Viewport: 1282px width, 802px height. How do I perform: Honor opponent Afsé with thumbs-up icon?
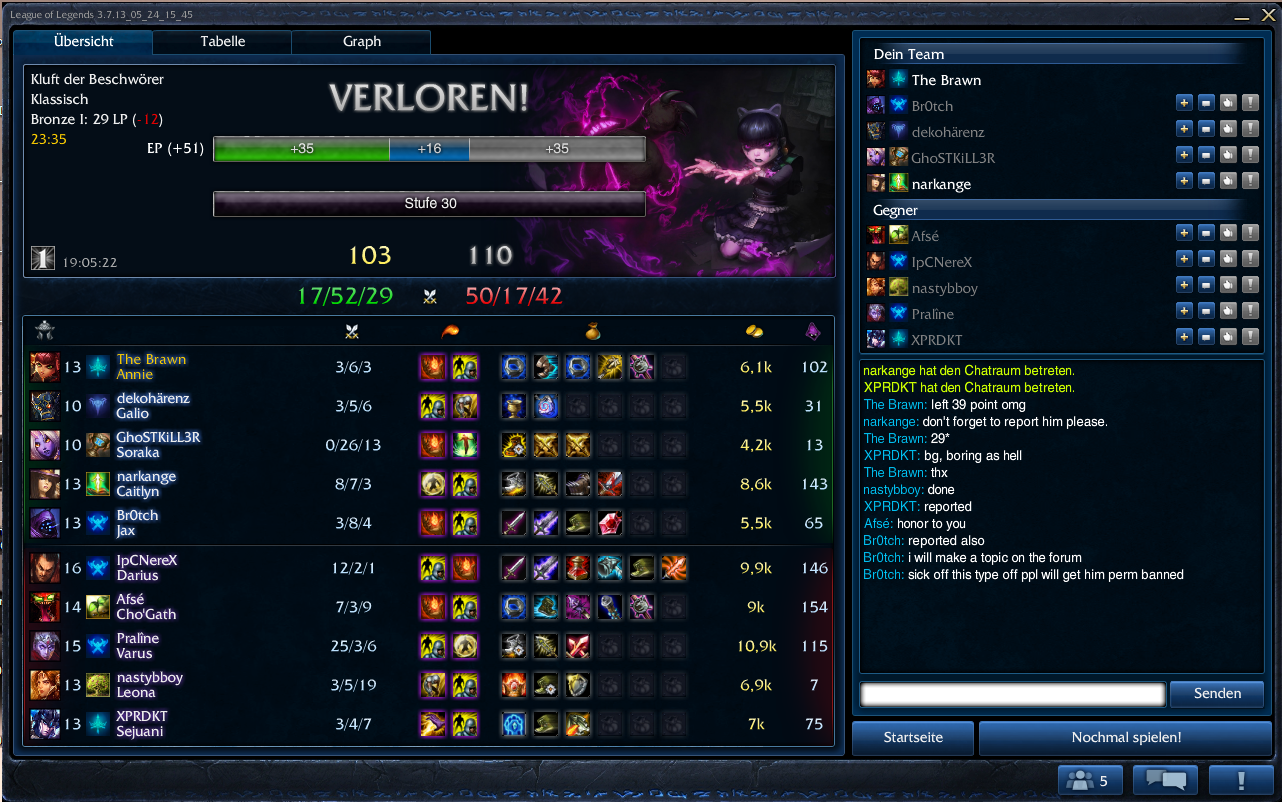[1228, 232]
